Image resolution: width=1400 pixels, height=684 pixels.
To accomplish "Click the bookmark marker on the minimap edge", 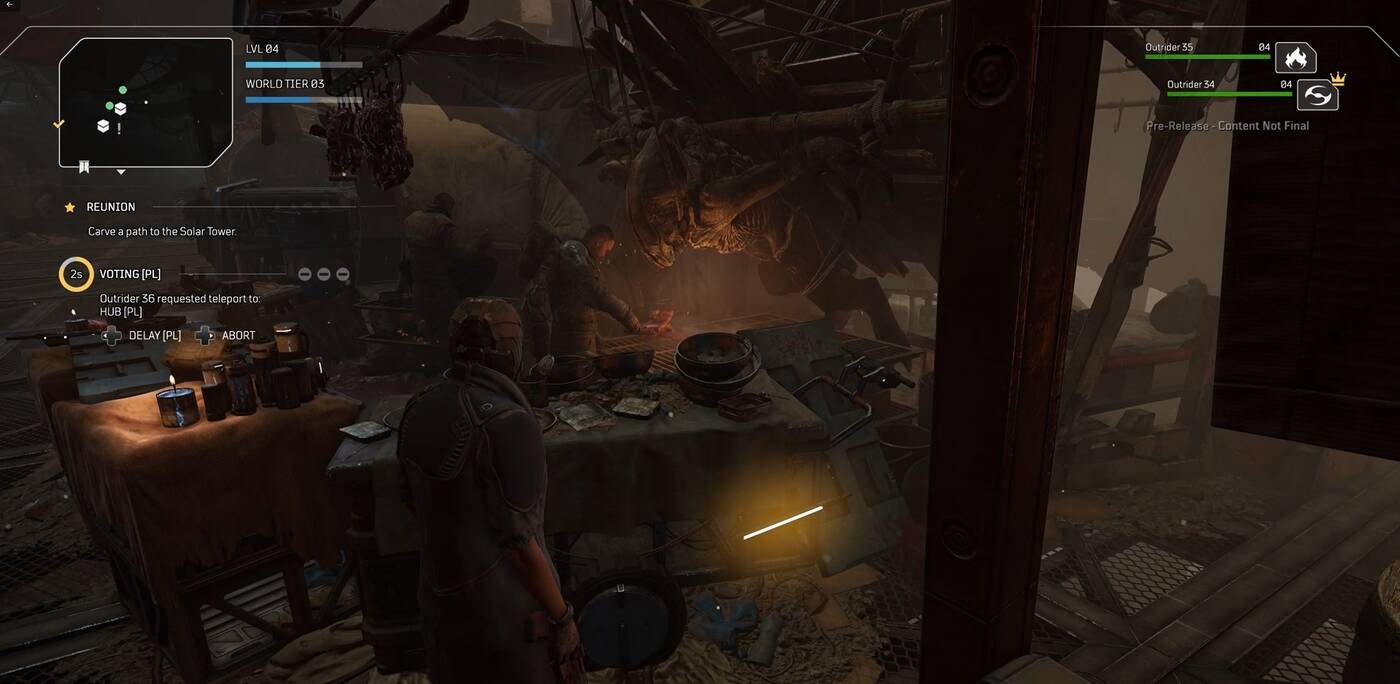I will 84,167.
